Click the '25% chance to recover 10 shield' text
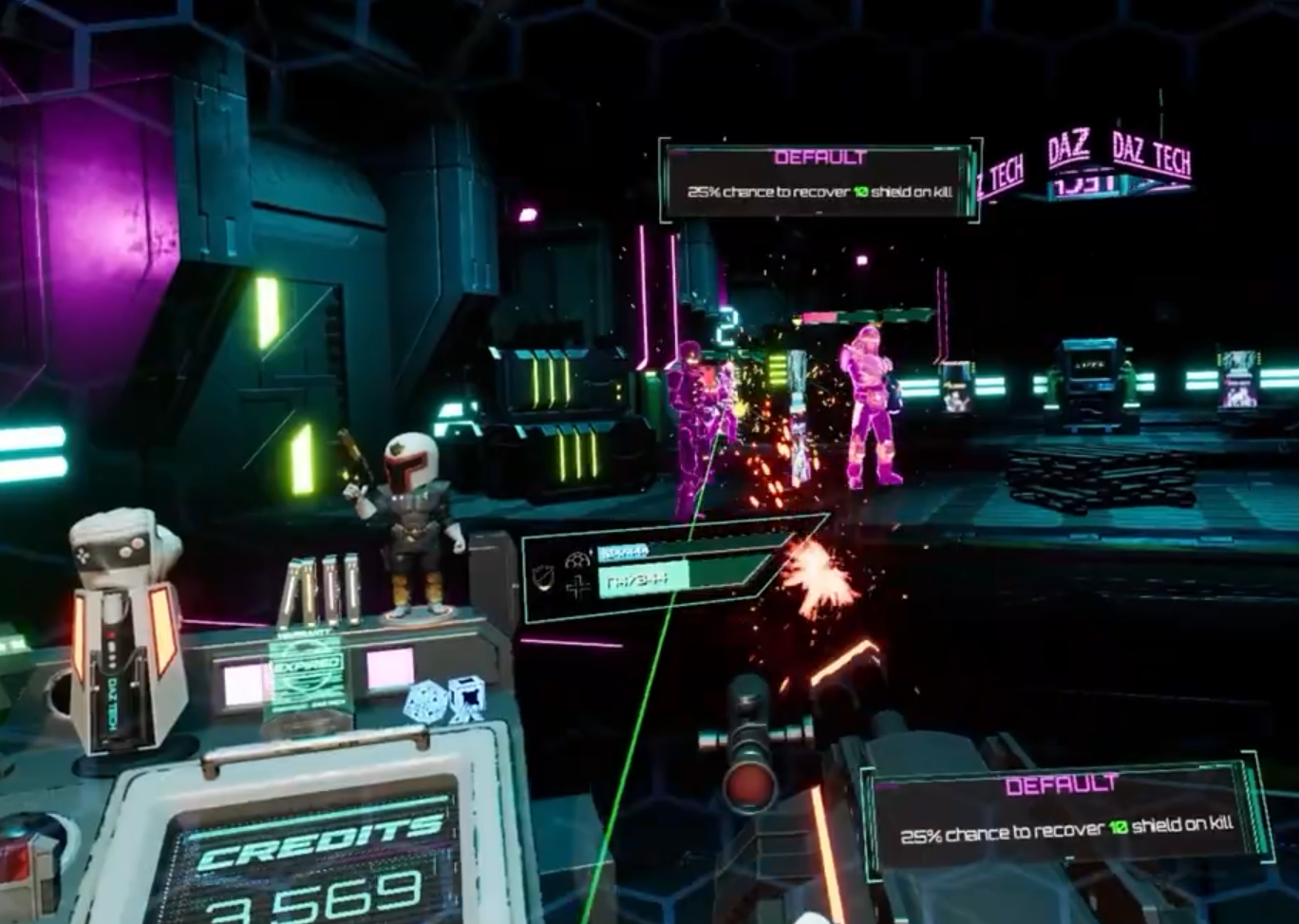The height and width of the screenshot is (924, 1299). pos(819,190)
